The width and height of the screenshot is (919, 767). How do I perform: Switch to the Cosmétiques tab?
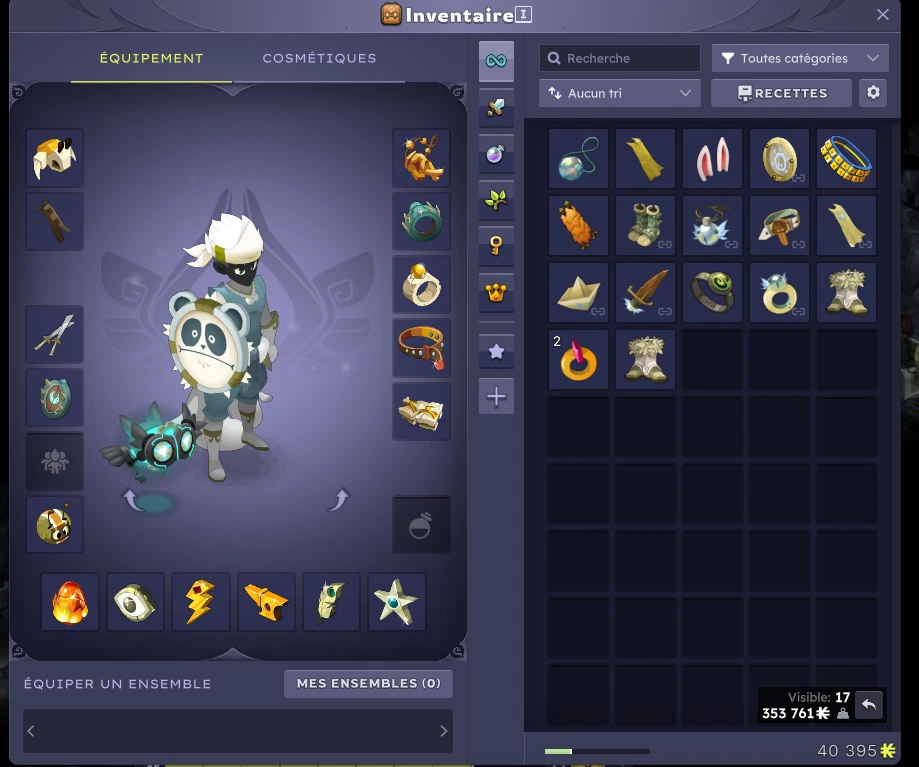[x=319, y=58]
